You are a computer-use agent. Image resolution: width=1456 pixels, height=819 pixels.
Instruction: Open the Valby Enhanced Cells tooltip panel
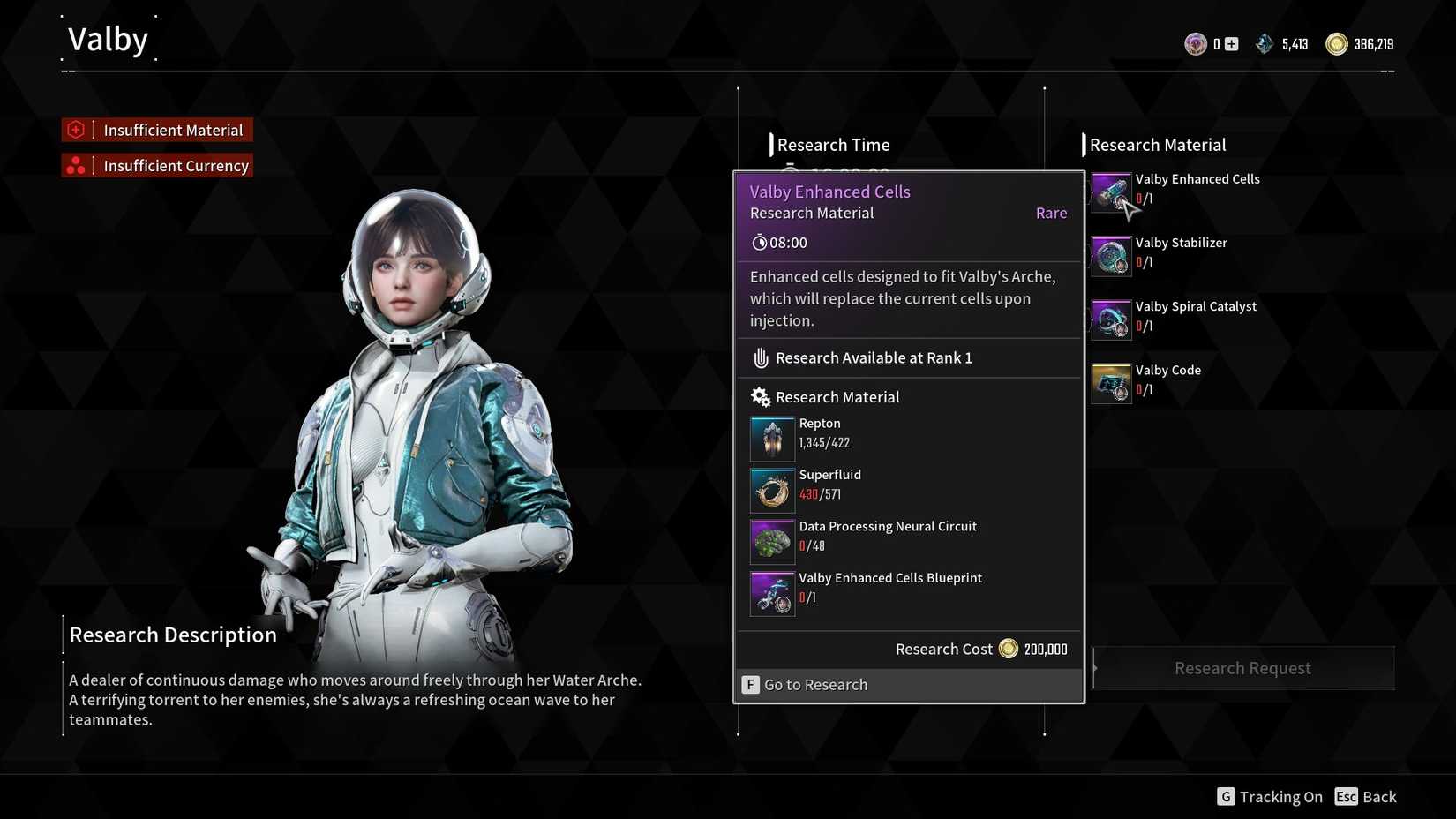[829, 192]
